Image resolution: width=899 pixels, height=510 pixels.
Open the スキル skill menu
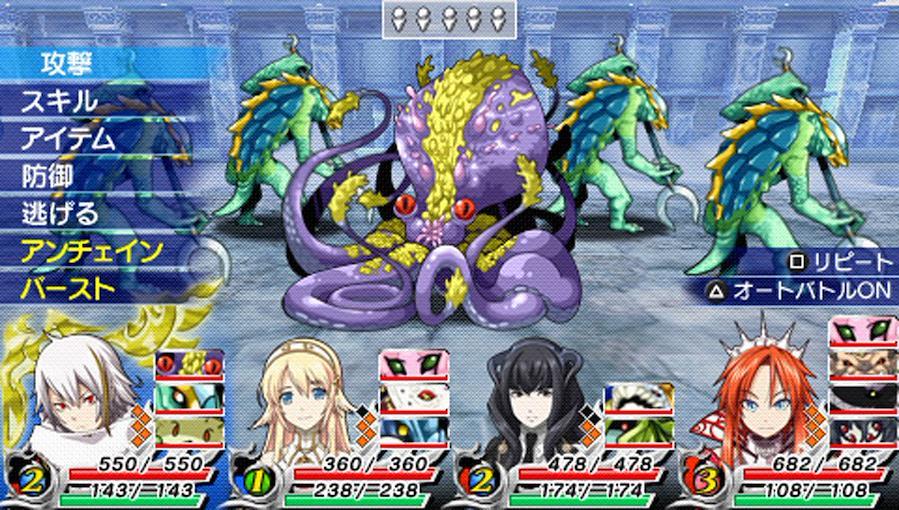tap(60, 101)
